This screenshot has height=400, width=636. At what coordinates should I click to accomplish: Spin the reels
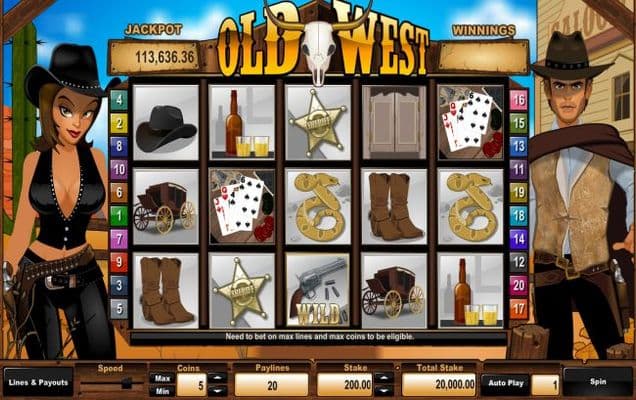597,383
